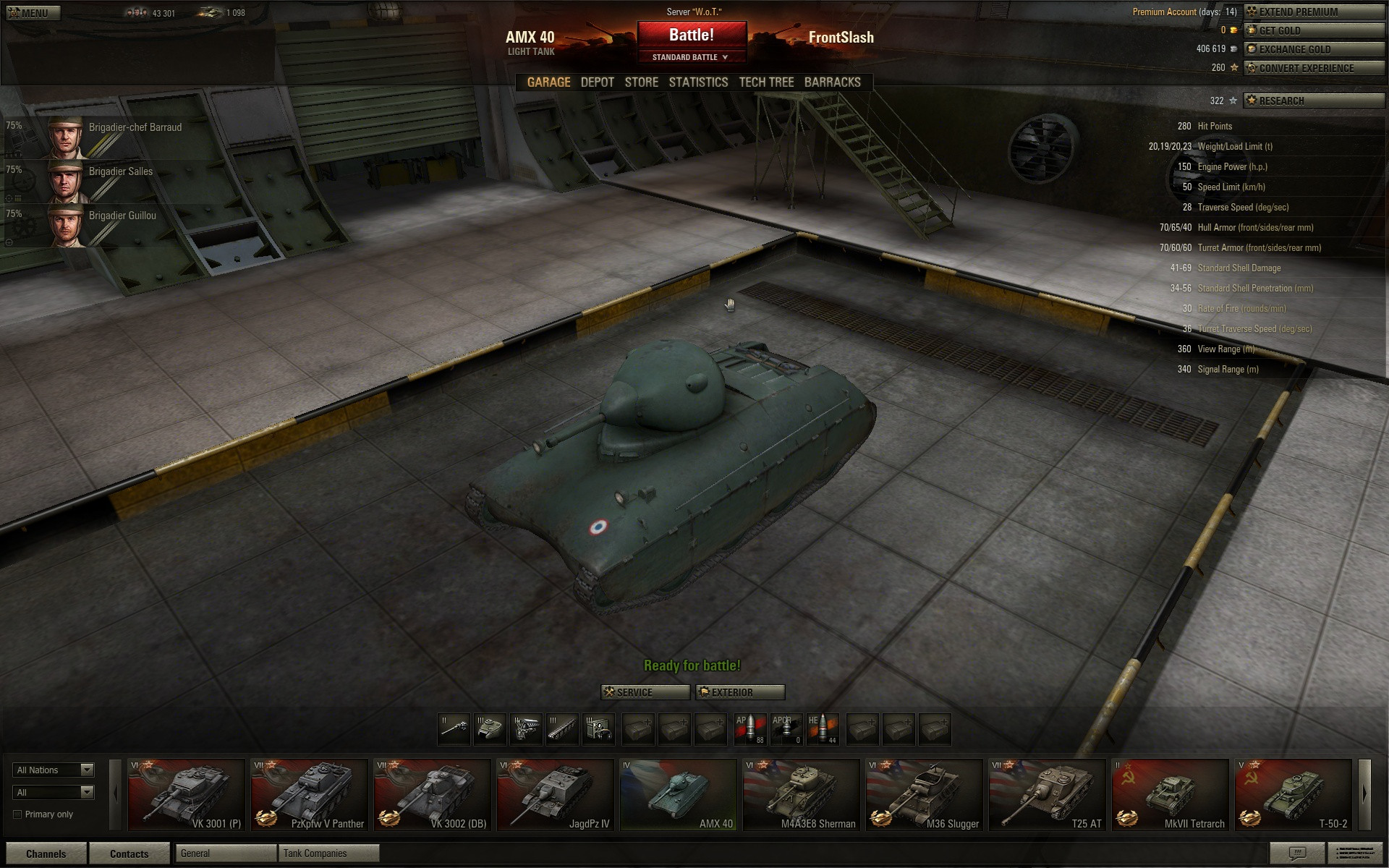The width and height of the screenshot is (1389, 868).
Task: Click the Extend Premium button
Action: pos(1314,12)
